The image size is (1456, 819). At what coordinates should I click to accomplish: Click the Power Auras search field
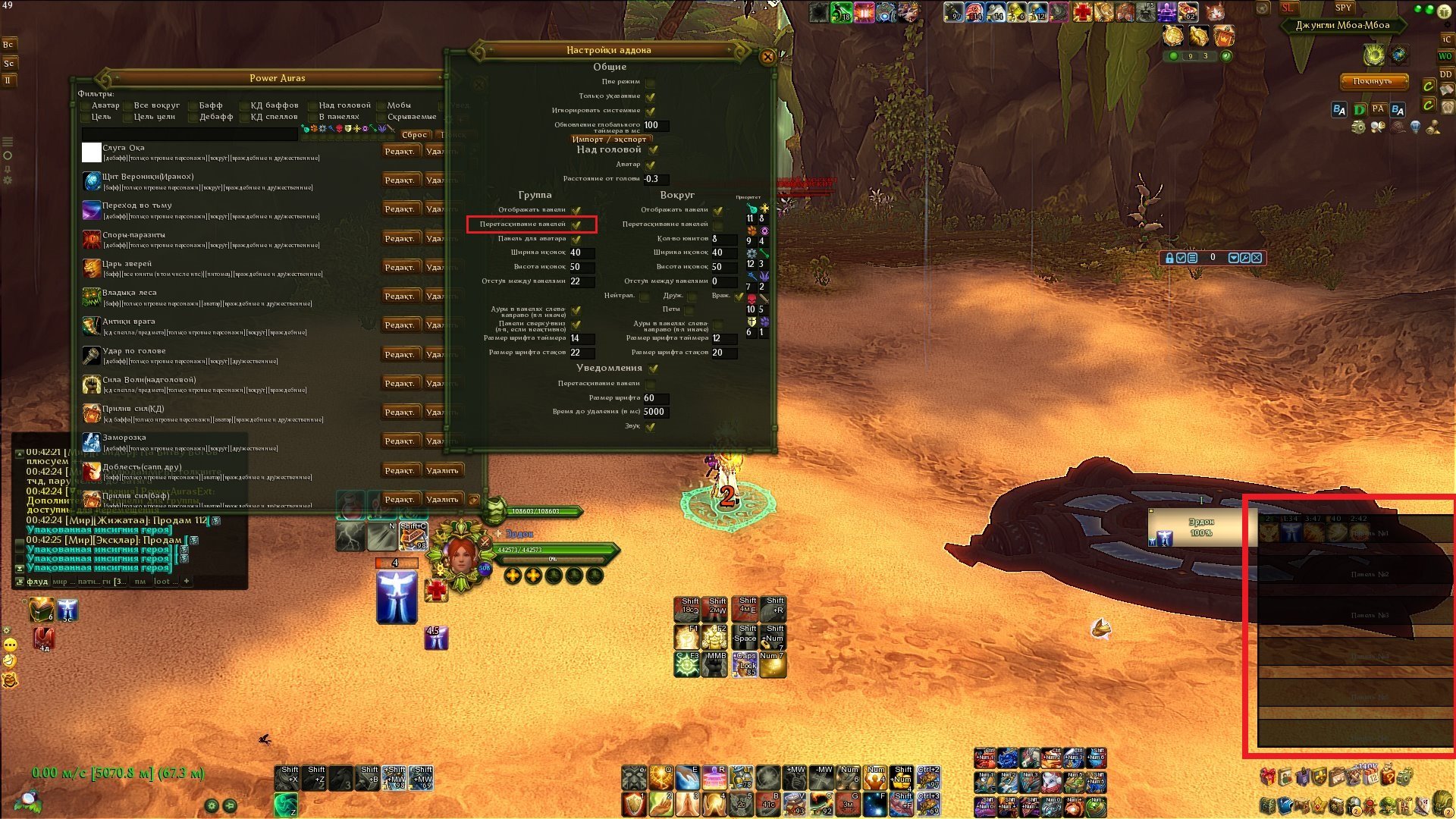(190, 133)
